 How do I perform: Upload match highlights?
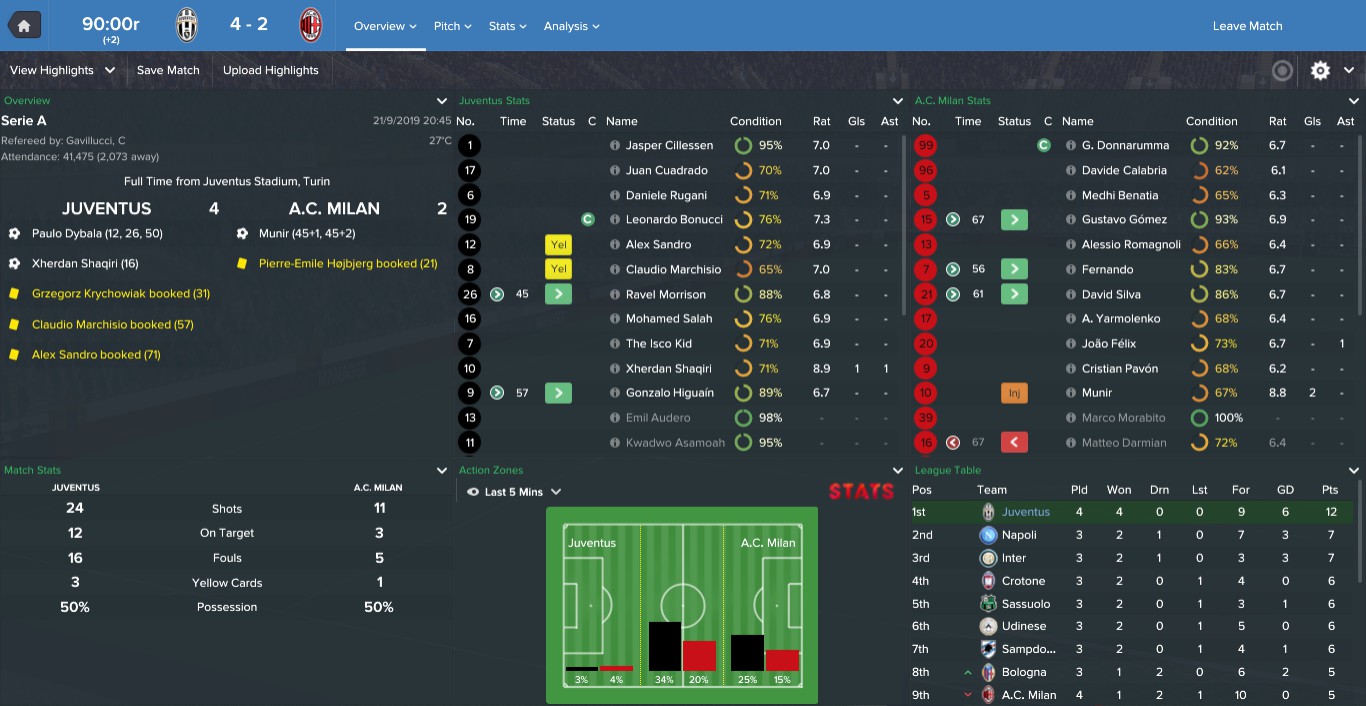tap(270, 70)
